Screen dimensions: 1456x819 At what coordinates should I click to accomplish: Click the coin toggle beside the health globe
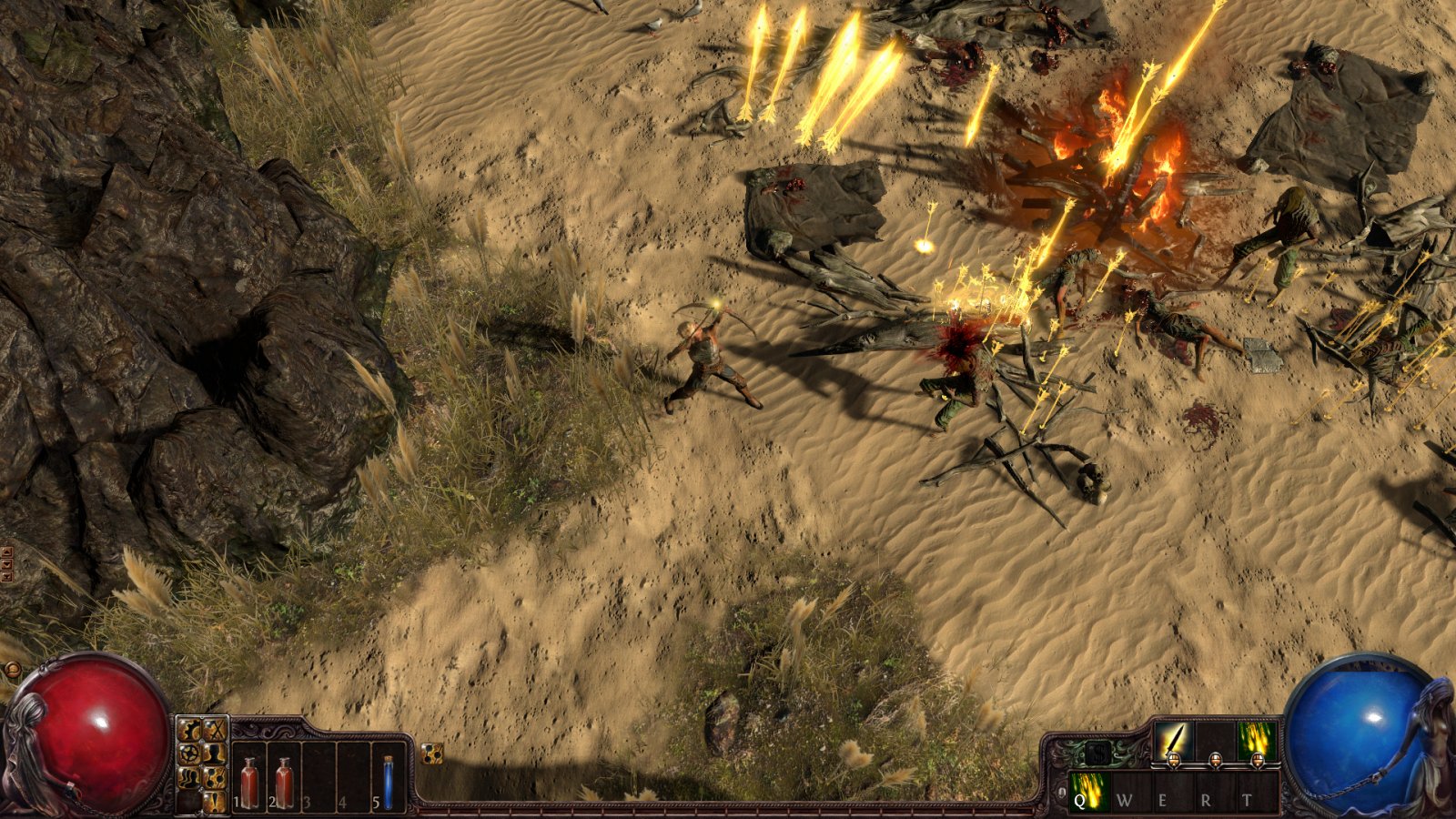[x=13, y=669]
